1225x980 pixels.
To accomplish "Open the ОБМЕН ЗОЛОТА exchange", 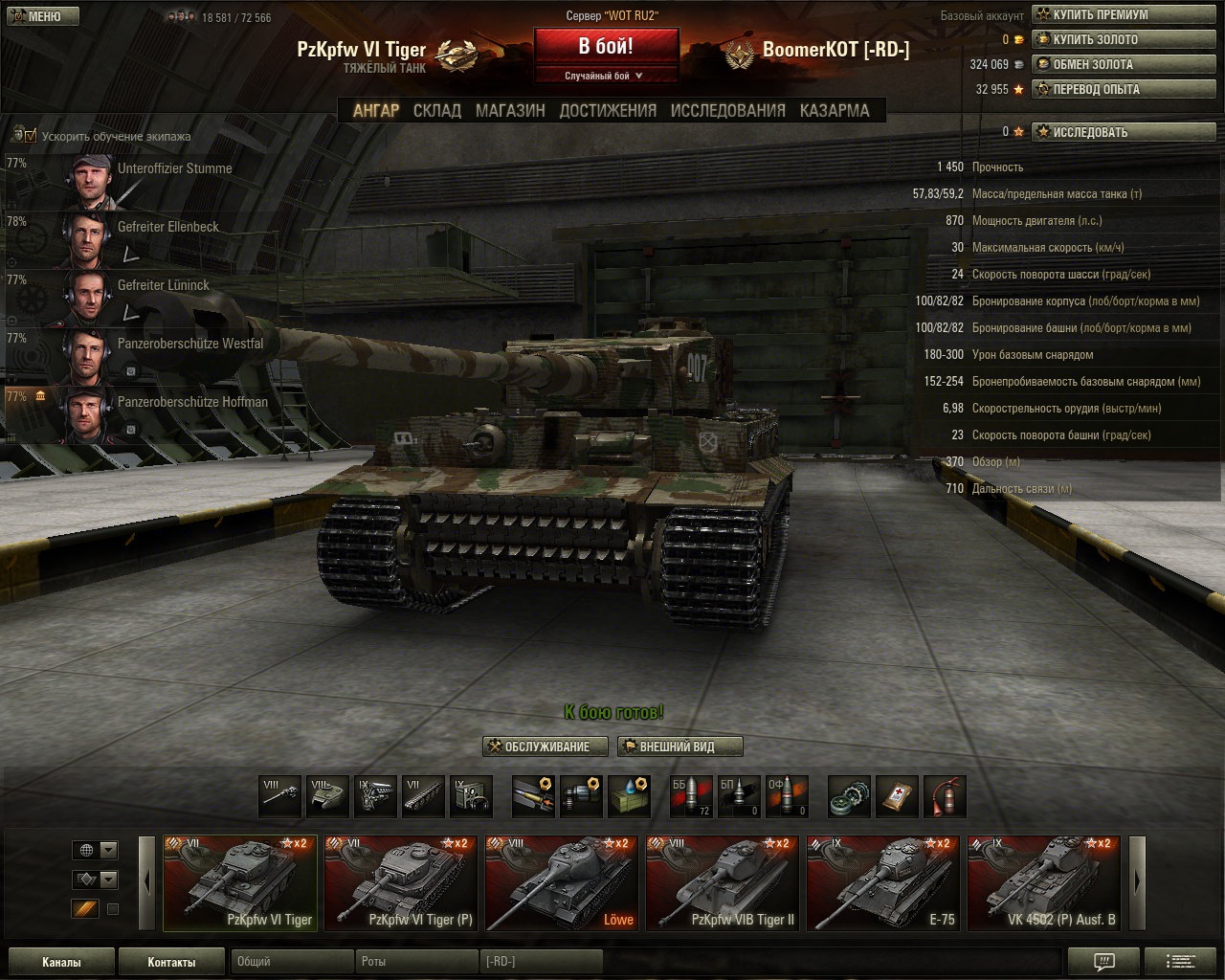I will pyautogui.click(x=1125, y=64).
